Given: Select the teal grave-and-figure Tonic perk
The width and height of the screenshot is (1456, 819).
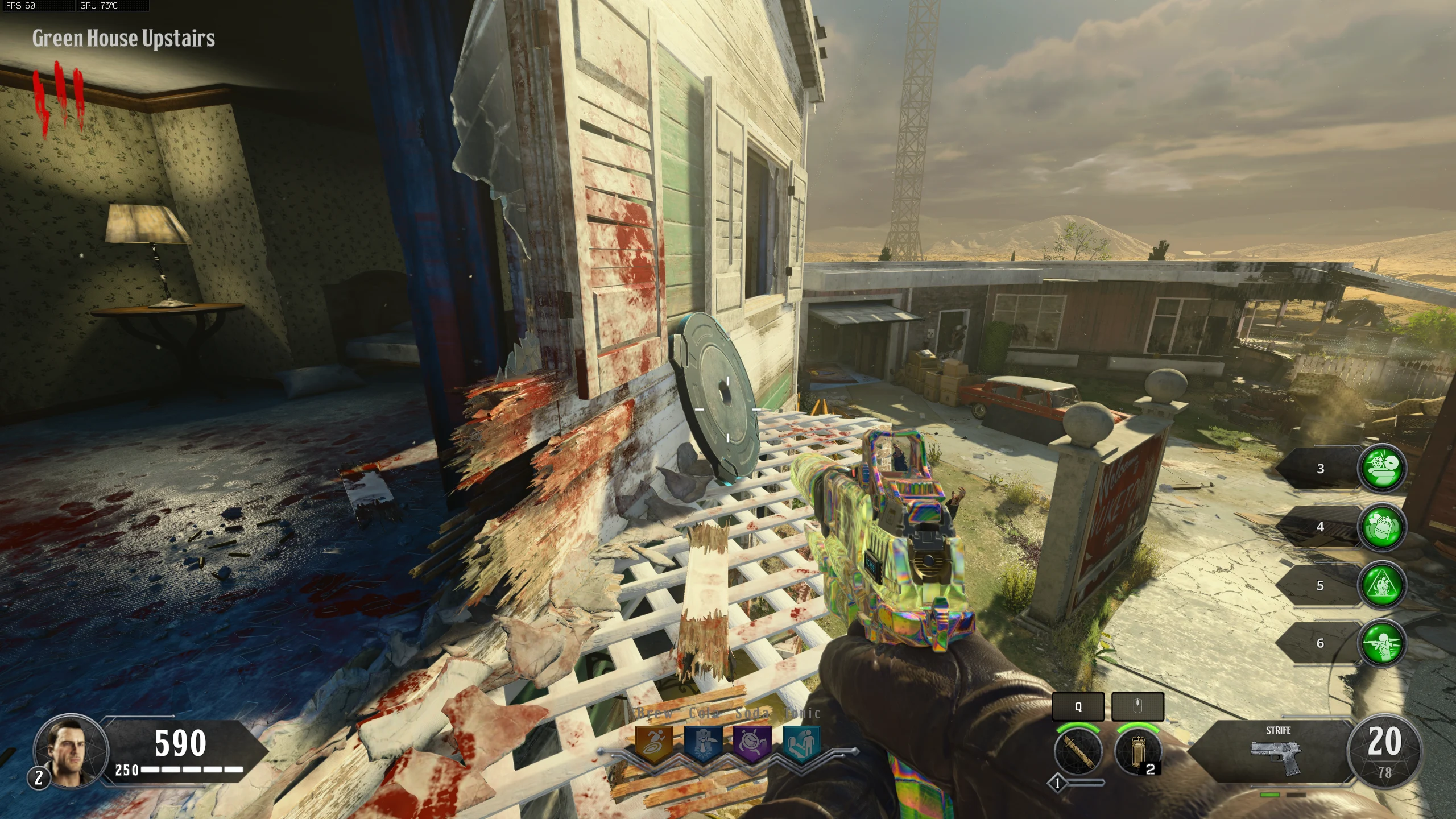Looking at the screenshot, I should pyautogui.click(x=801, y=743).
